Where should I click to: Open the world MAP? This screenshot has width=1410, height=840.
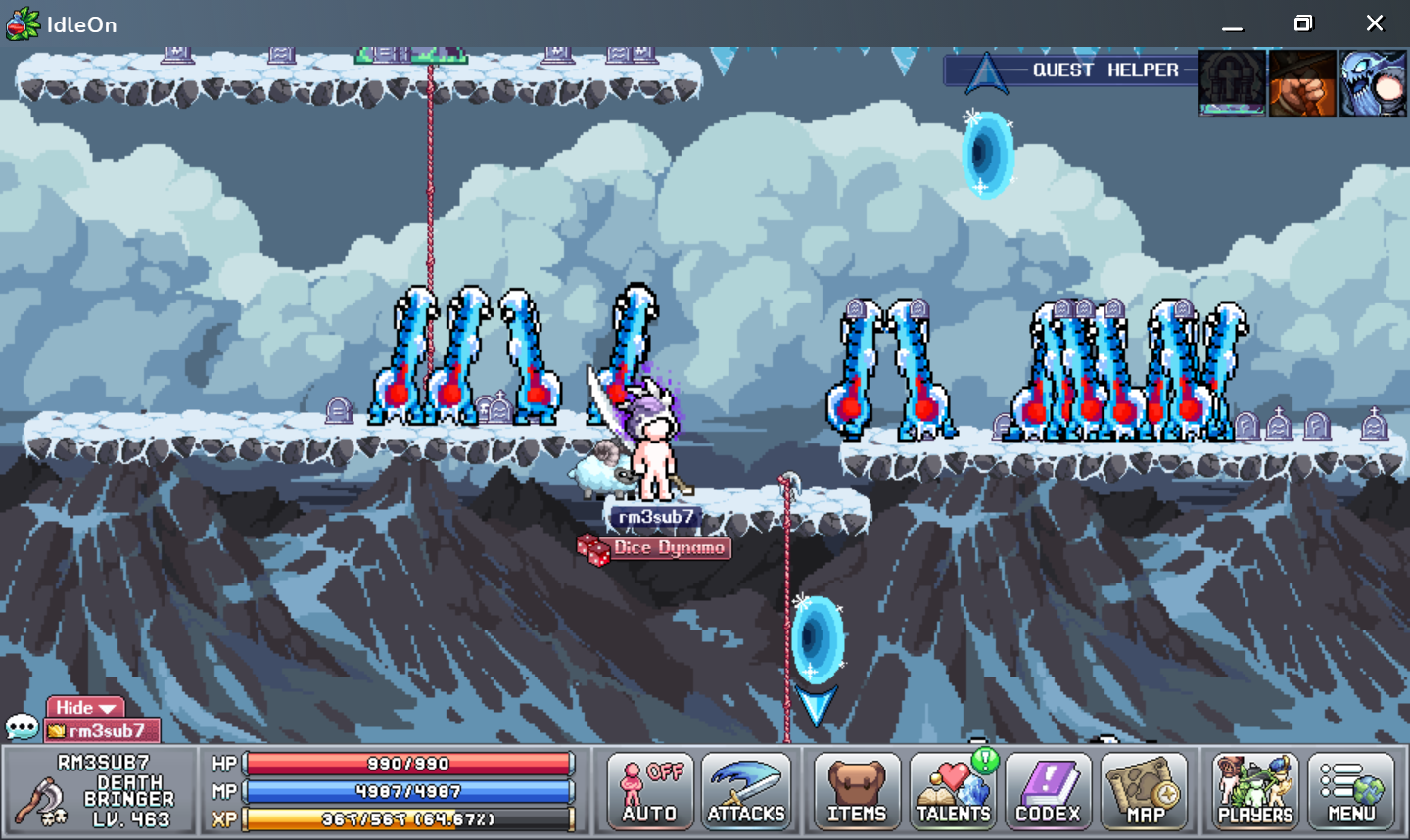pos(1146,791)
